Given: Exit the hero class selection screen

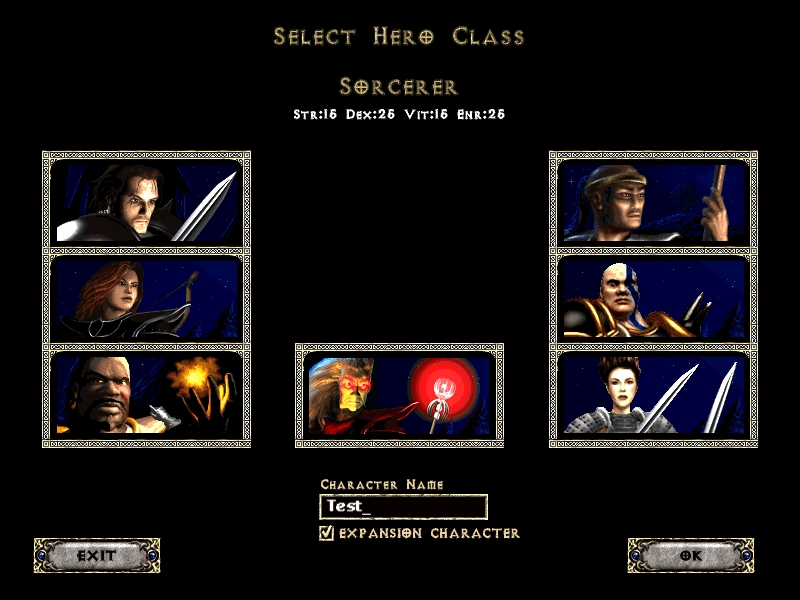Looking at the screenshot, I should (x=97, y=555).
